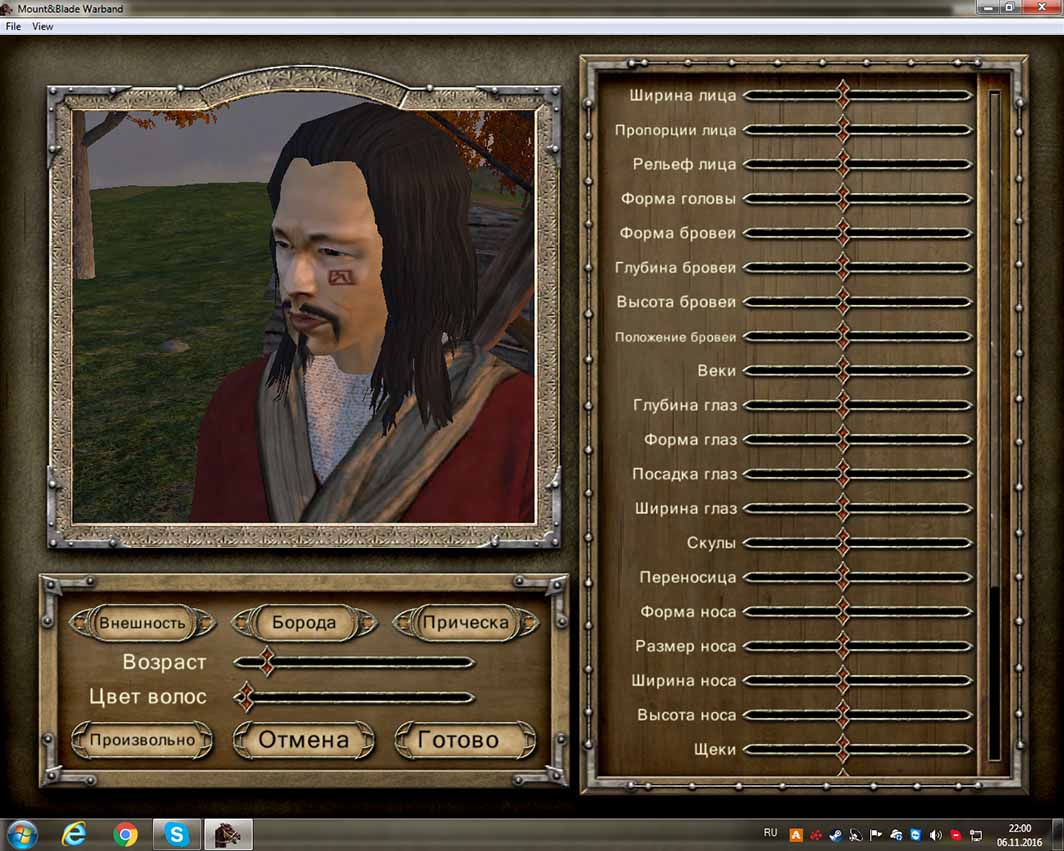Randomize the face with Произвольно
Image resolution: width=1064 pixels, height=851 pixels.
pos(142,741)
